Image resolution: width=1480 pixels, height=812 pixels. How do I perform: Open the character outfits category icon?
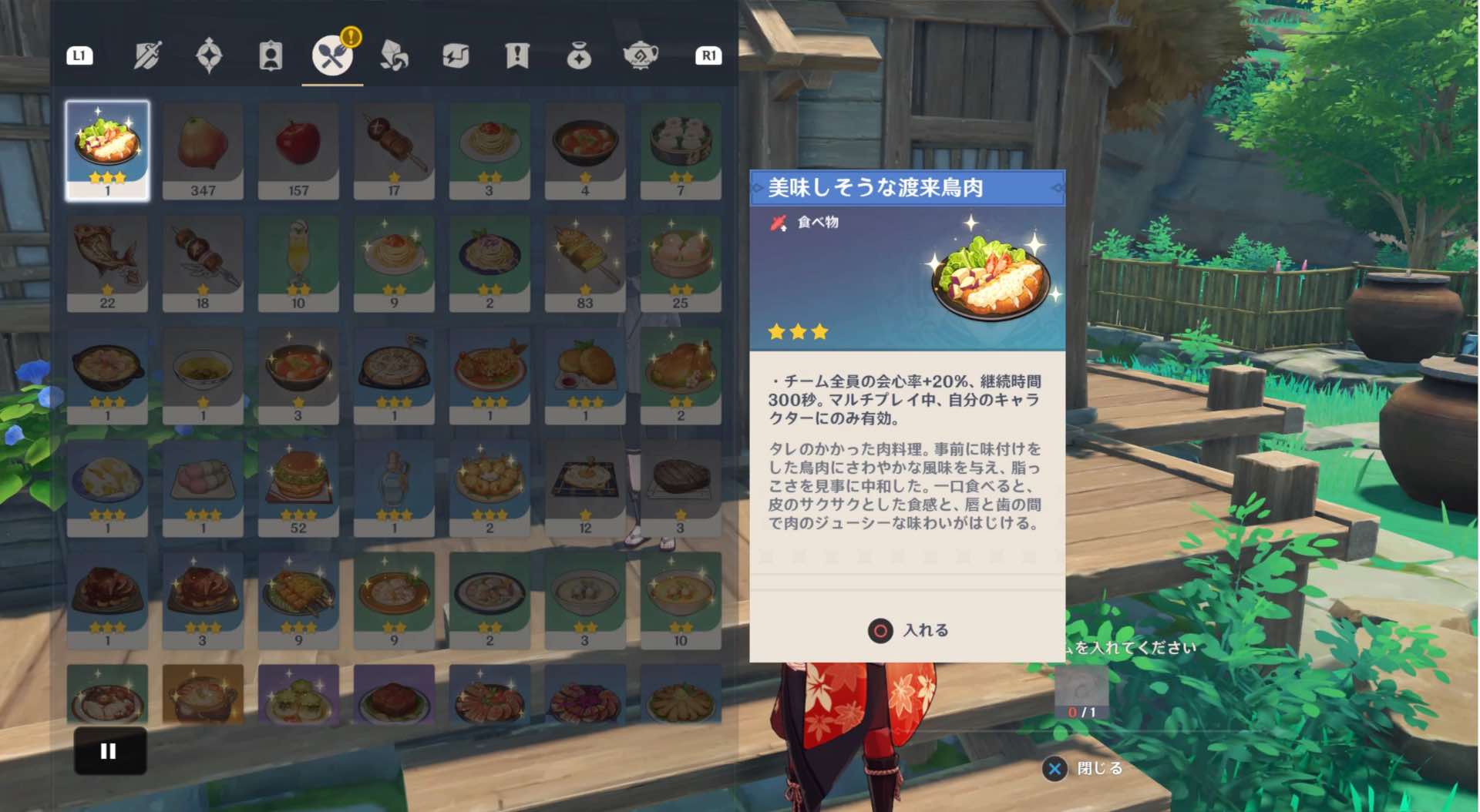[x=270, y=55]
